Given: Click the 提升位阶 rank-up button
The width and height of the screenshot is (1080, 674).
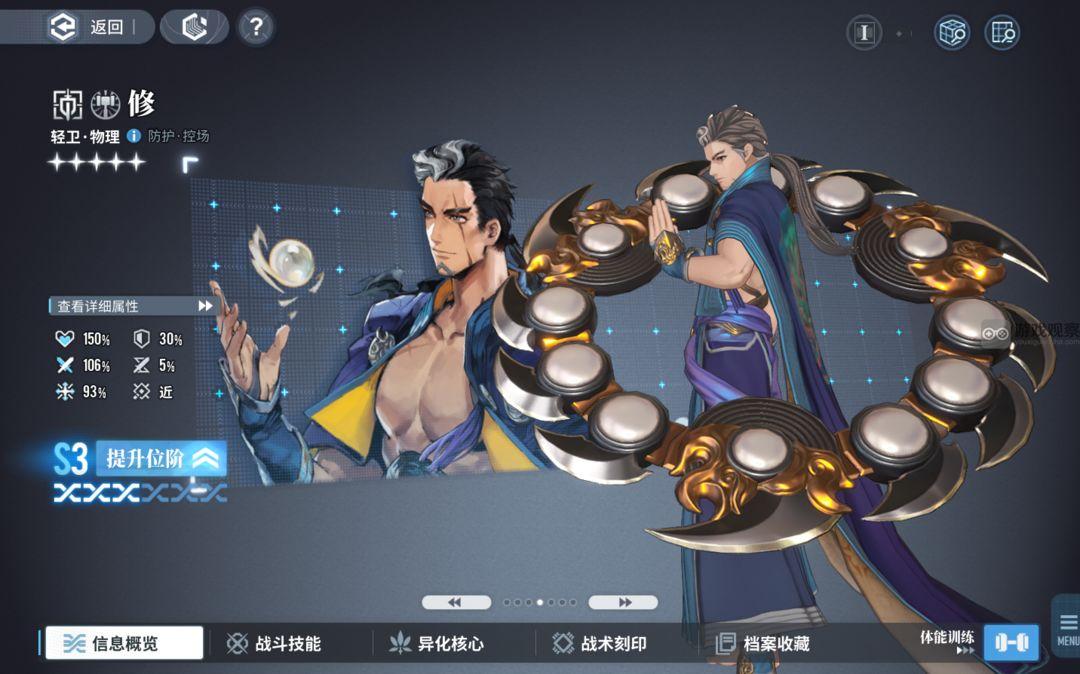Looking at the screenshot, I should click(x=161, y=459).
